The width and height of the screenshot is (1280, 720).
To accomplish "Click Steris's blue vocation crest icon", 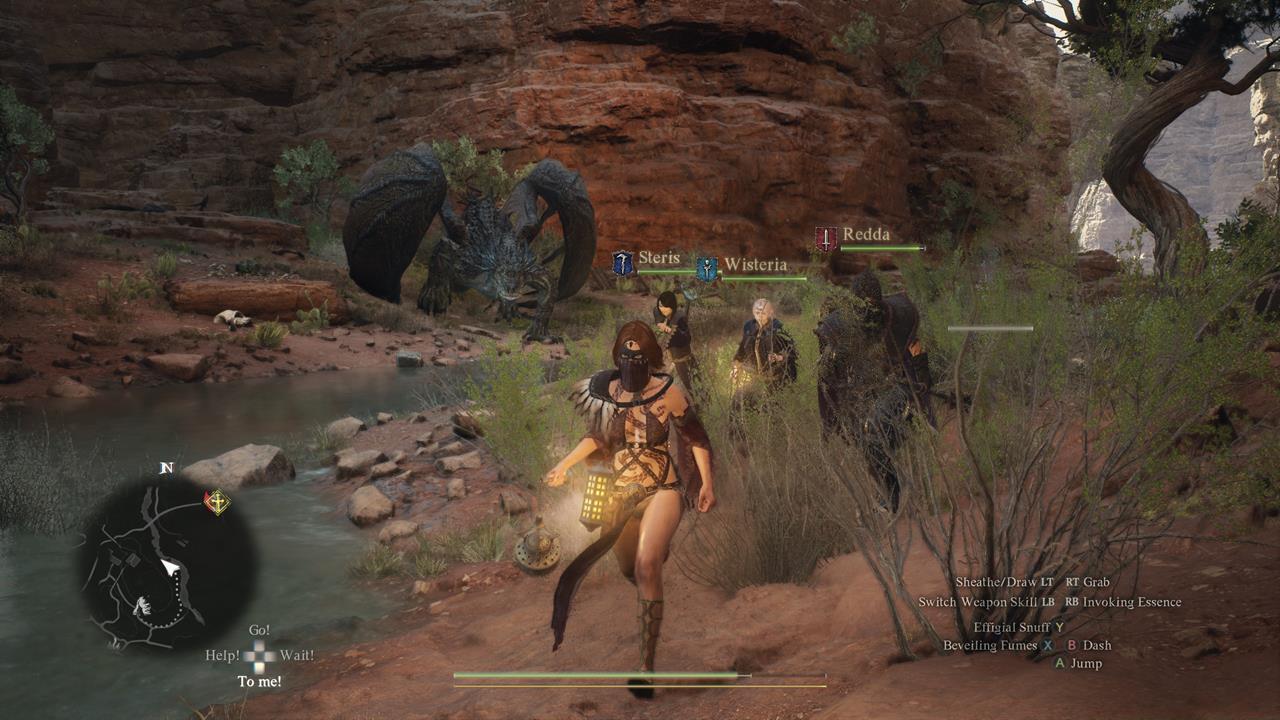I will (x=623, y=260).
